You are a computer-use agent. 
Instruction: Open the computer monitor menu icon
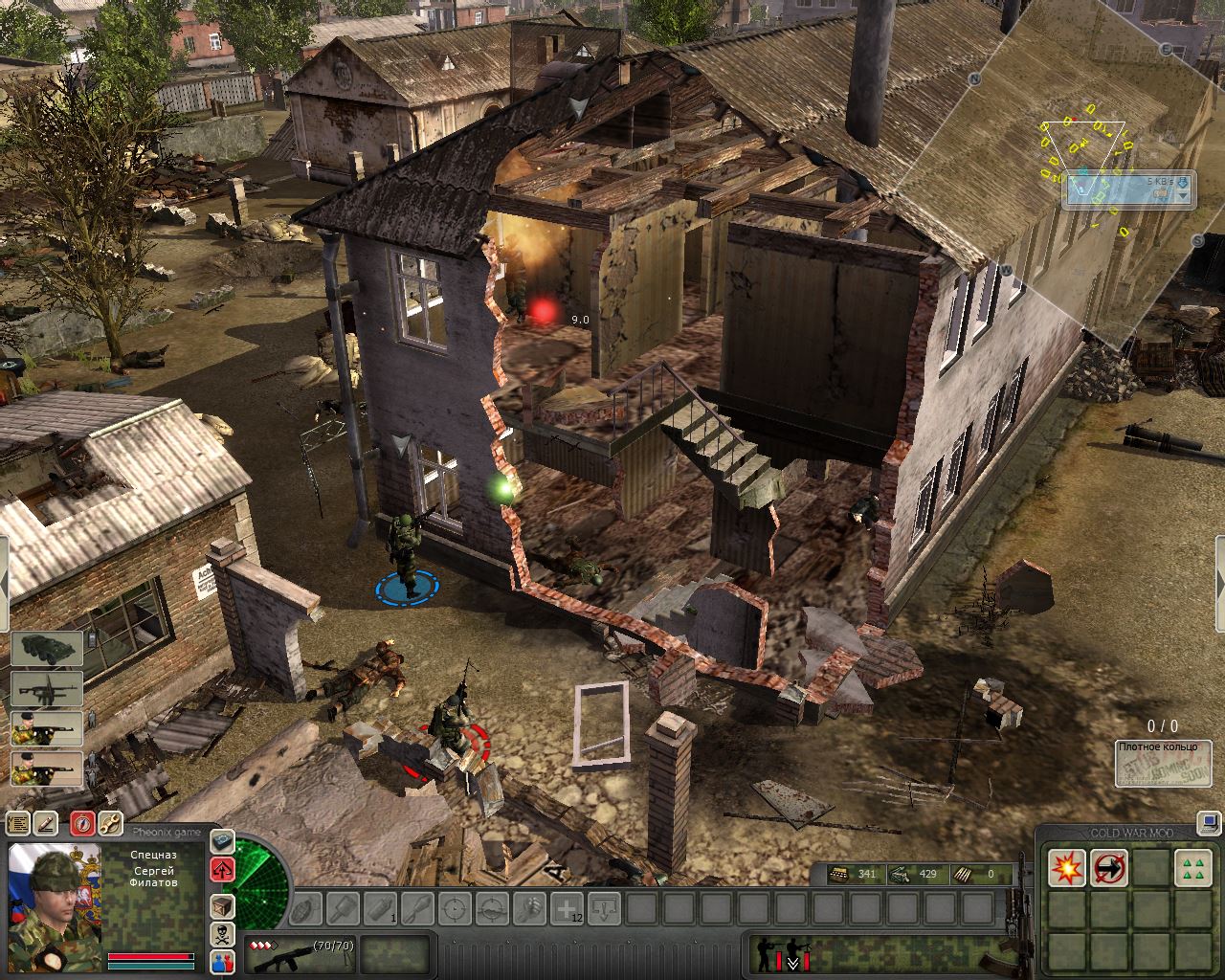click(1208, 821)
